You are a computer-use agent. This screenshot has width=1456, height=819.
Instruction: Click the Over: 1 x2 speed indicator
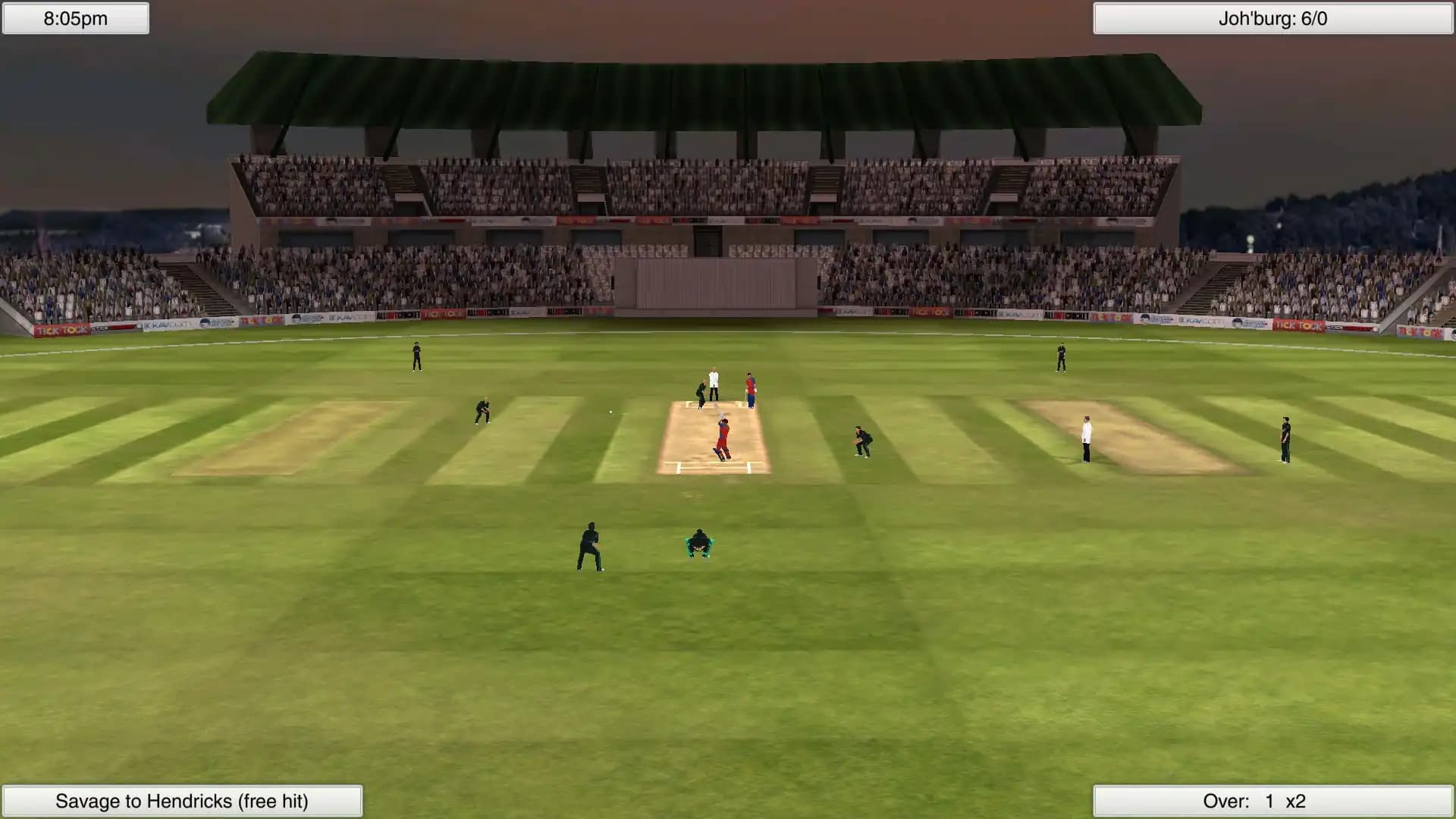pyautogui.click(x=1272, y=799)
